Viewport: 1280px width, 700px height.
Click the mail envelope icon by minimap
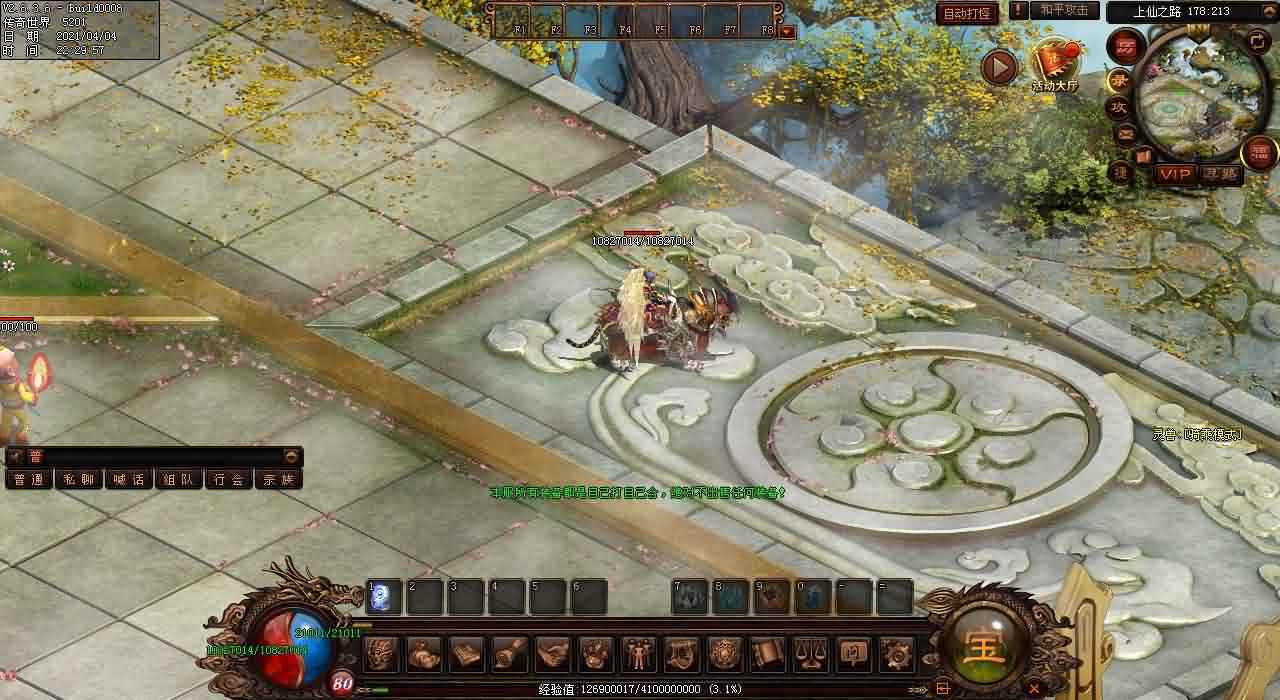point(1124,133)
